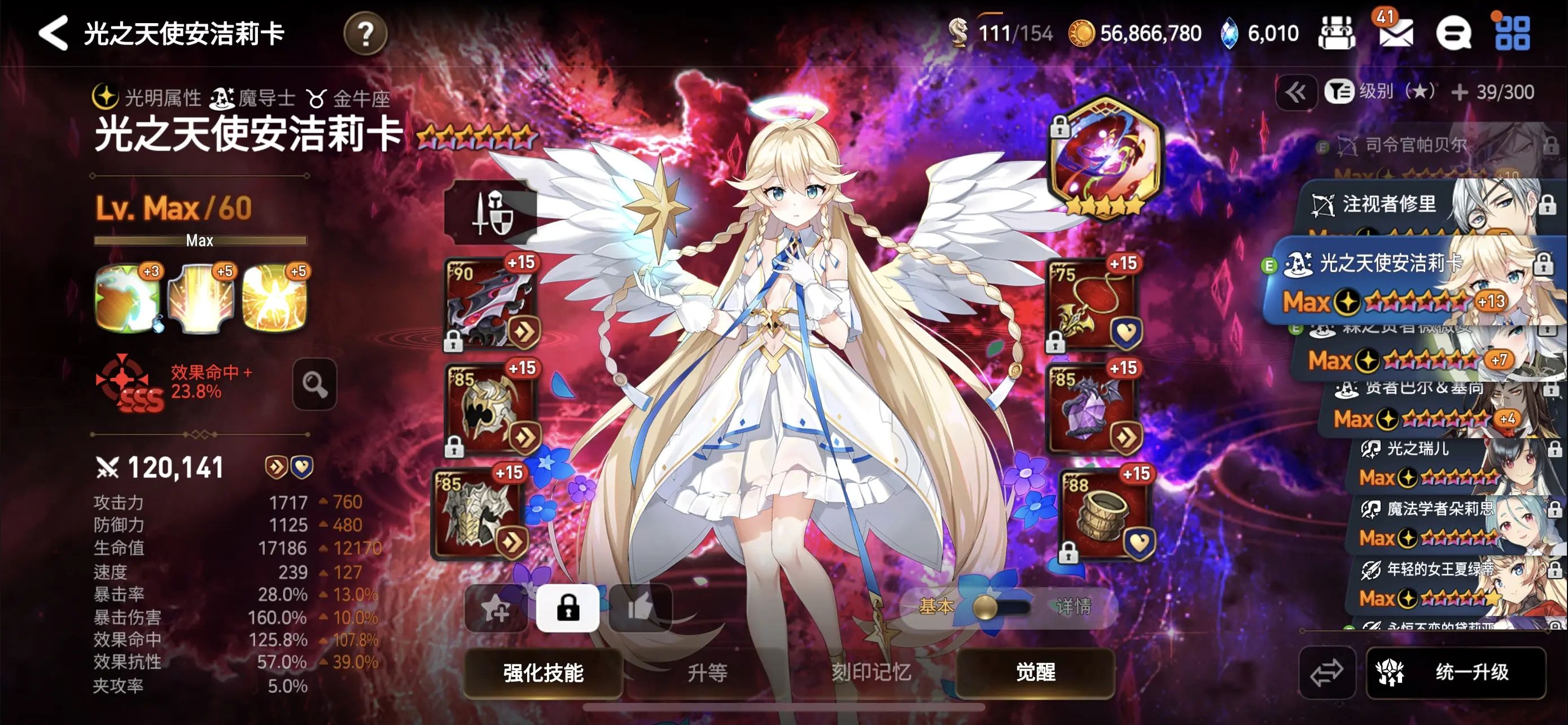Collapse the character list with double-left chevron
1568x725 pixels.
point(1298,93)
